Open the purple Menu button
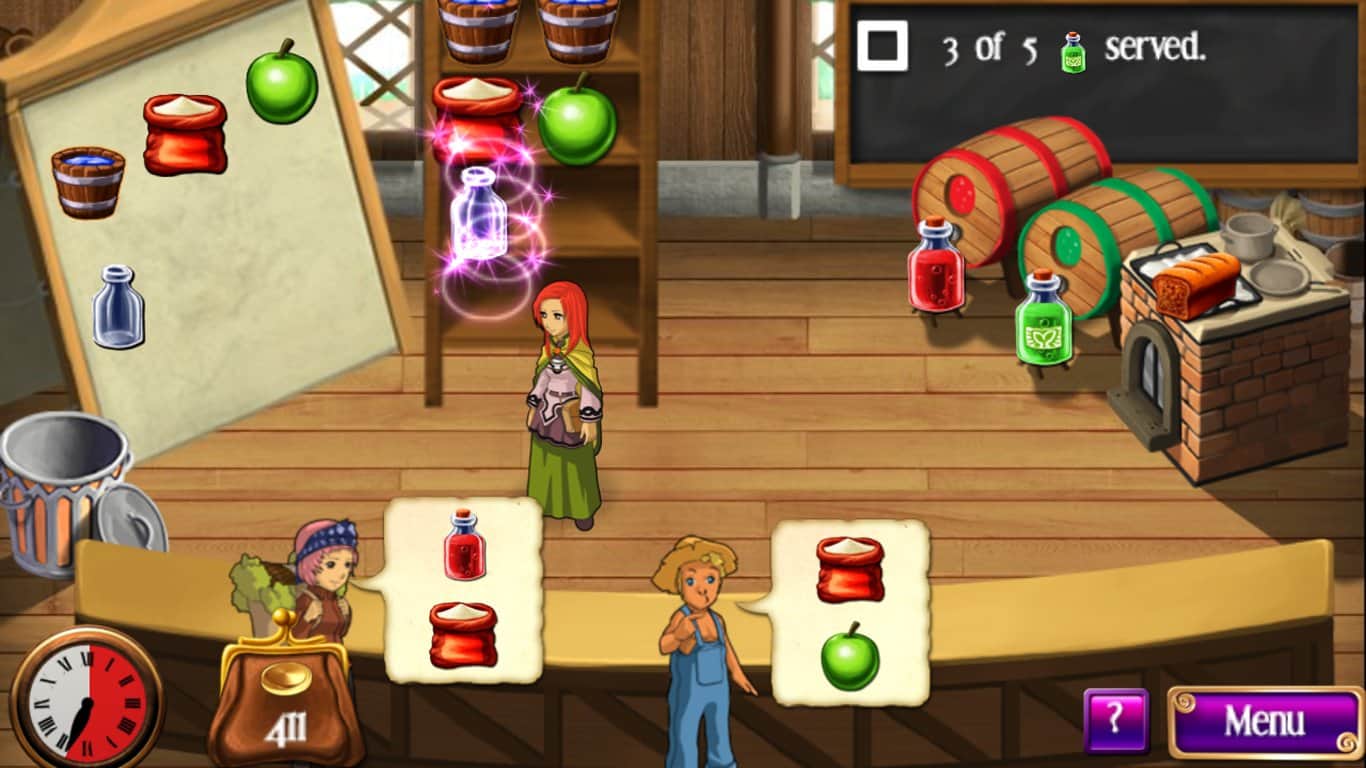This screenshot has height=768, width=1366. (x=1264, y=721)
